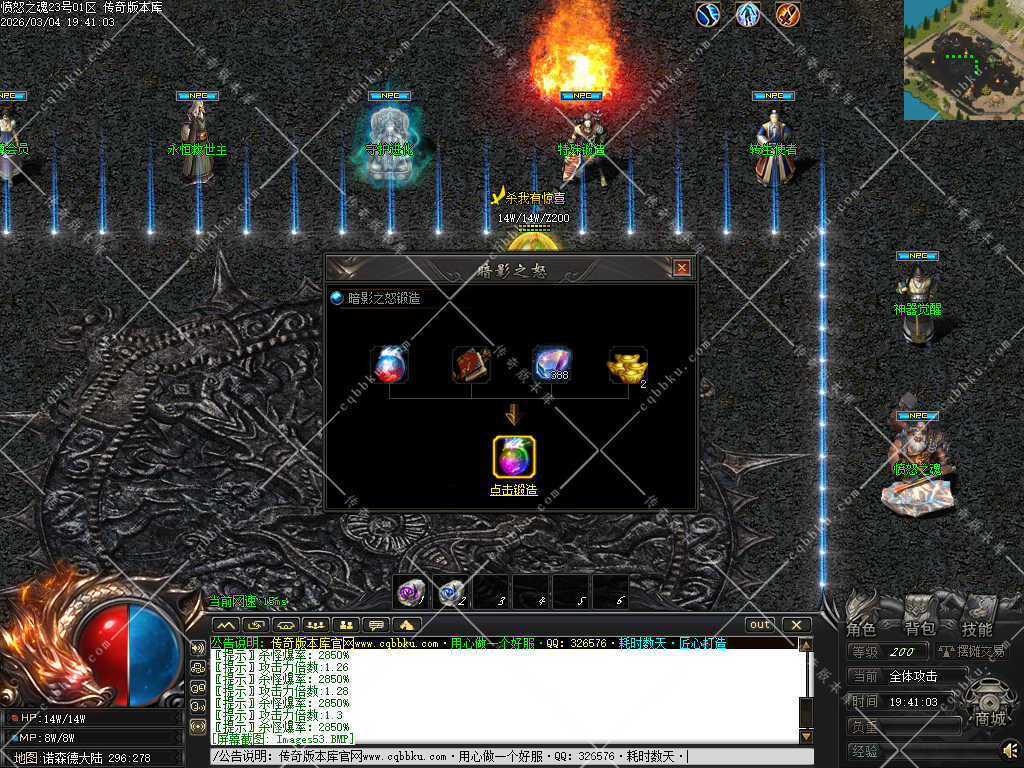The width and height of the screenshot is (1024, 768).
Task: Click the chat panel's out button
Action: pos(760,625)
